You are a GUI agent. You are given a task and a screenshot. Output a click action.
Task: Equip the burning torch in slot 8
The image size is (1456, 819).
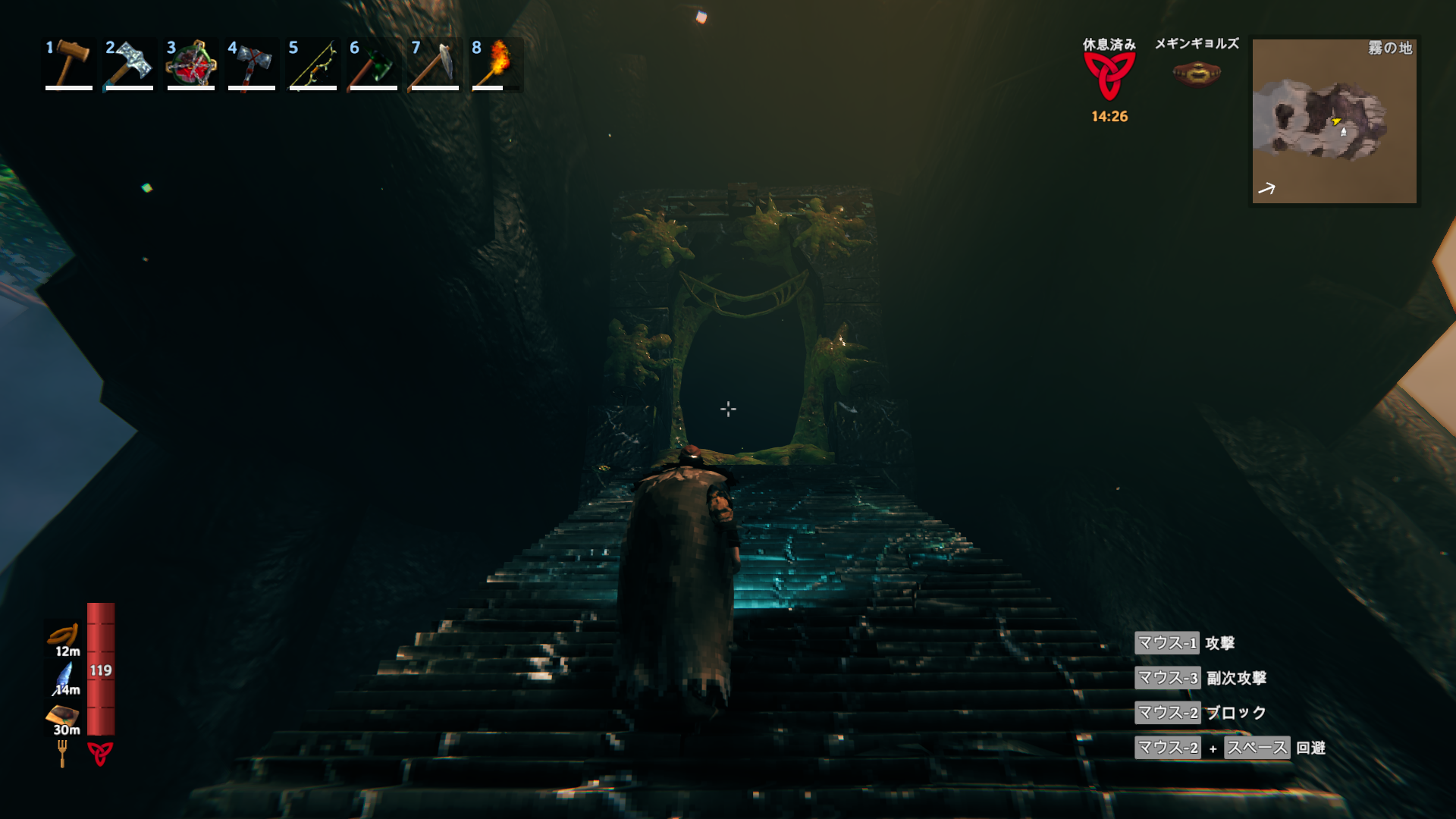(x=496, y=64)
